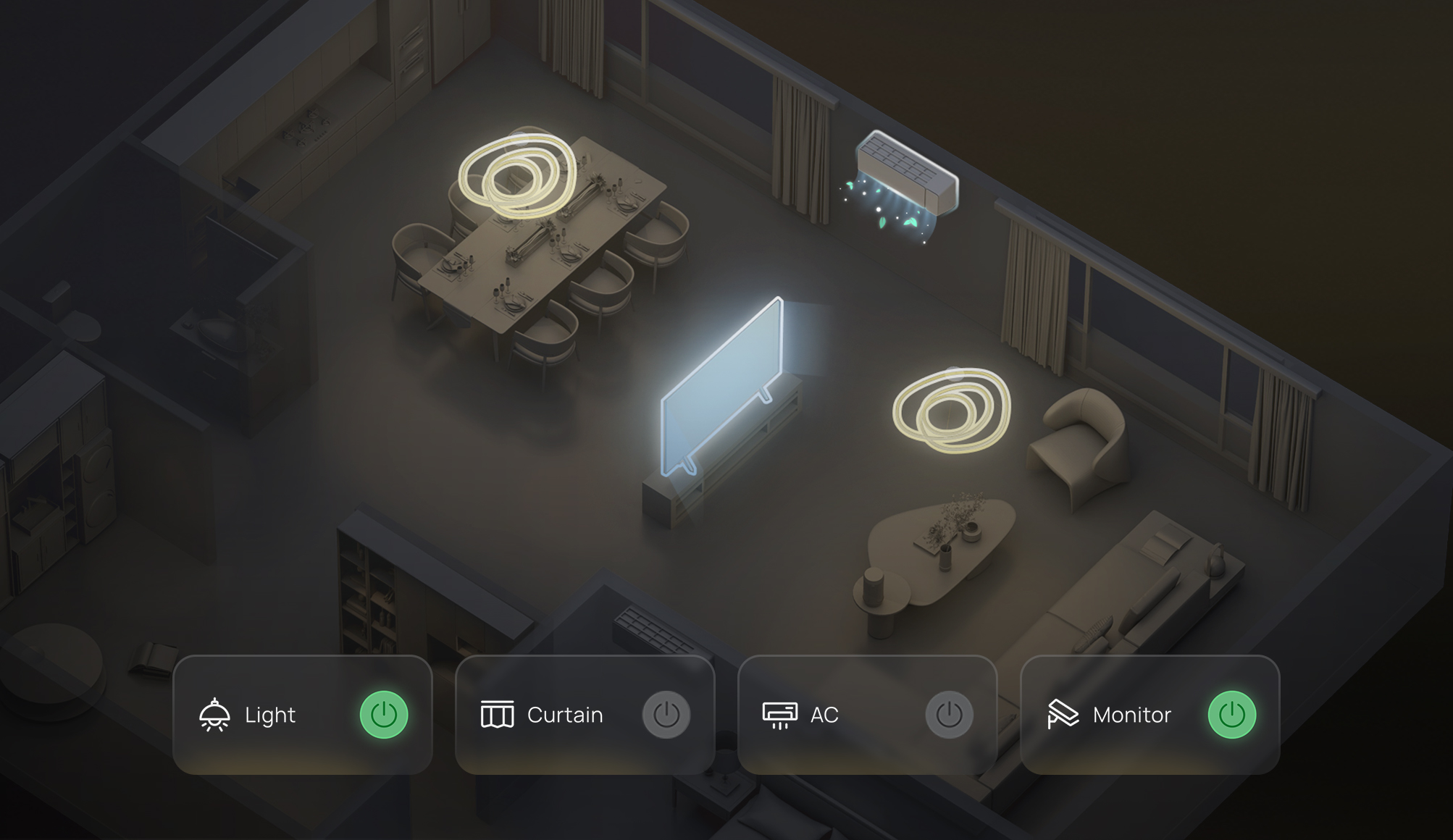Turn off the Light power toggle

(384, 715)
